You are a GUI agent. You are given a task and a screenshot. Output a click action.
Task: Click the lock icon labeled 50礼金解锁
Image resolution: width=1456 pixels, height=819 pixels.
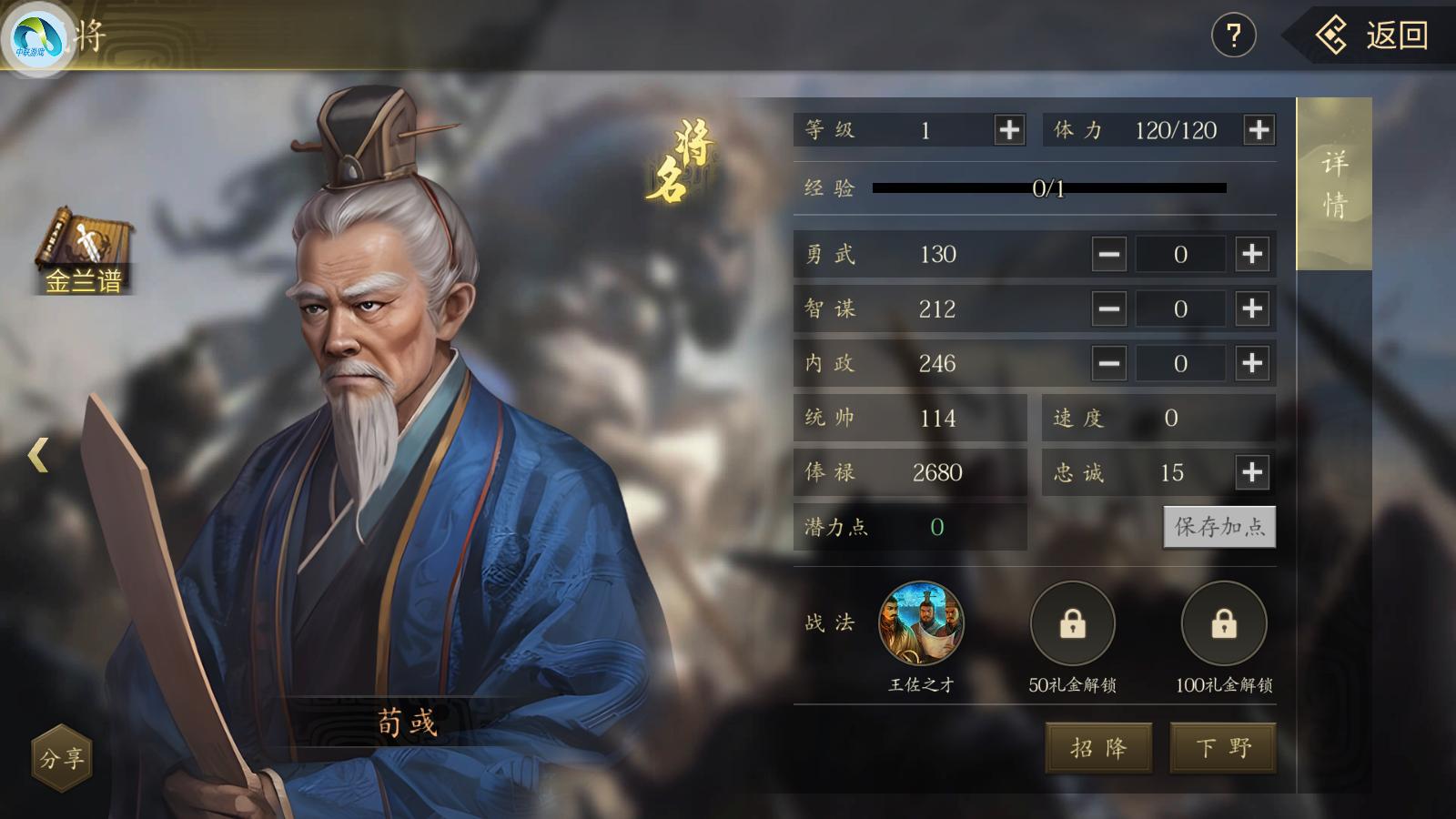click(1072, 624)
